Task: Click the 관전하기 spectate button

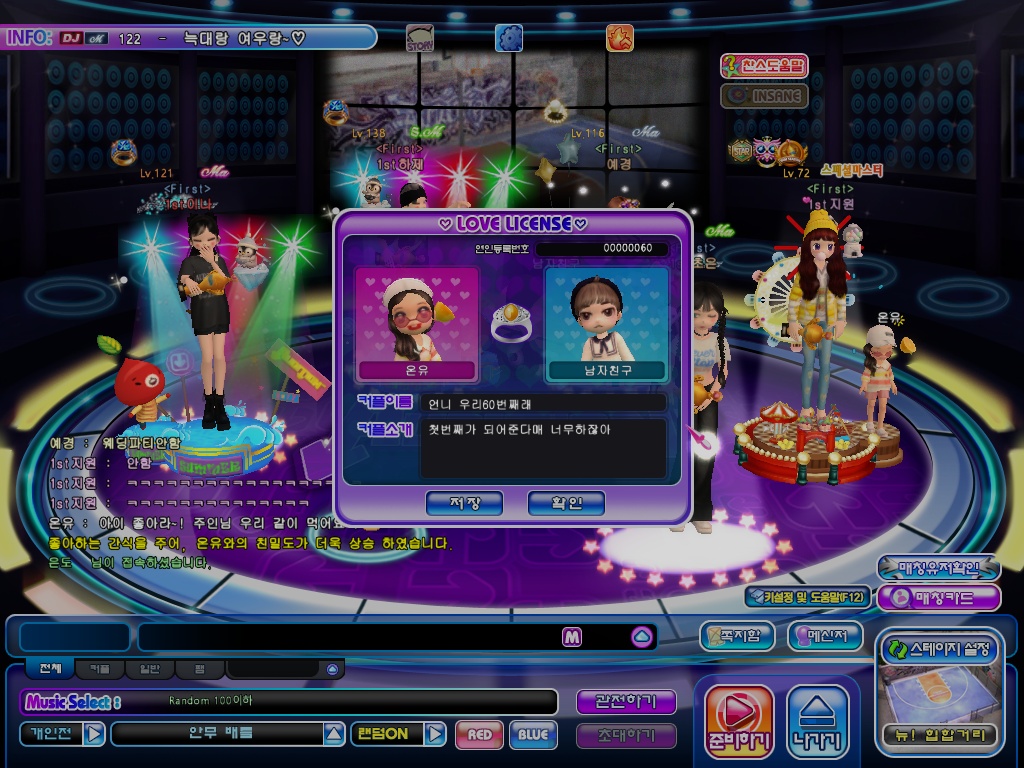Action: coord(626,702)
